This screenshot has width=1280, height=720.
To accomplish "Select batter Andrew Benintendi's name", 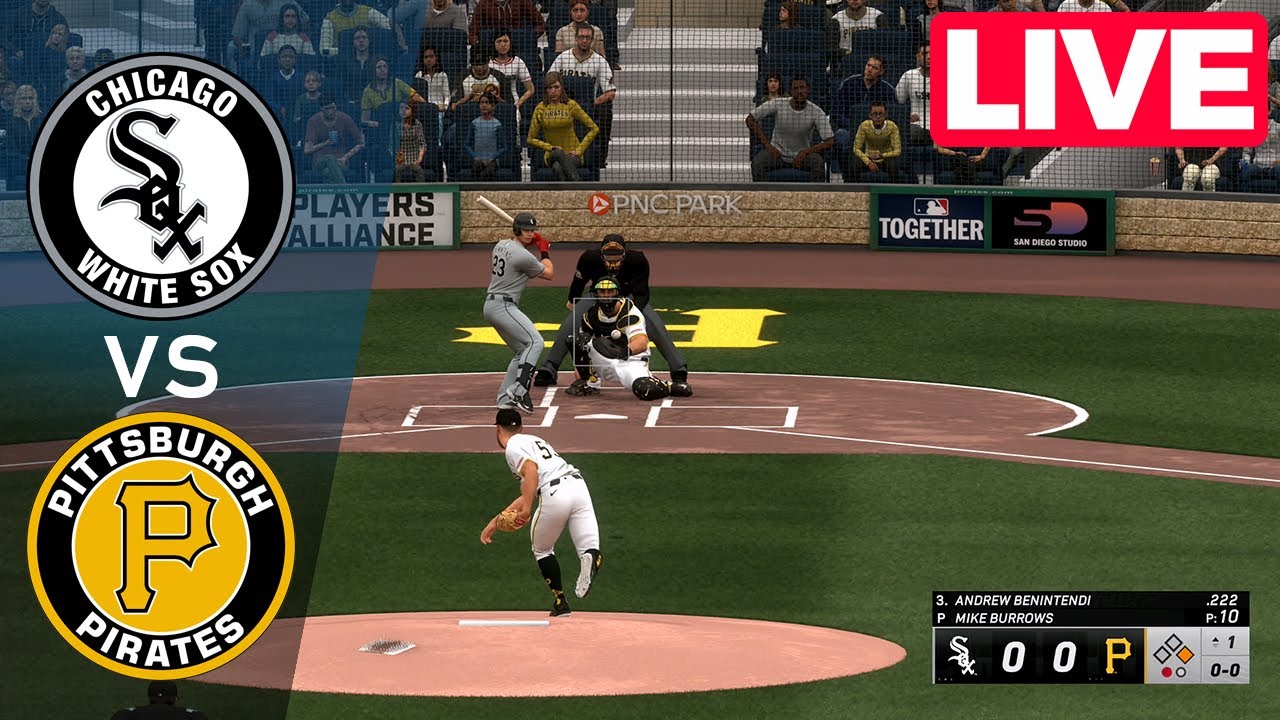I will pos(1021,599).
